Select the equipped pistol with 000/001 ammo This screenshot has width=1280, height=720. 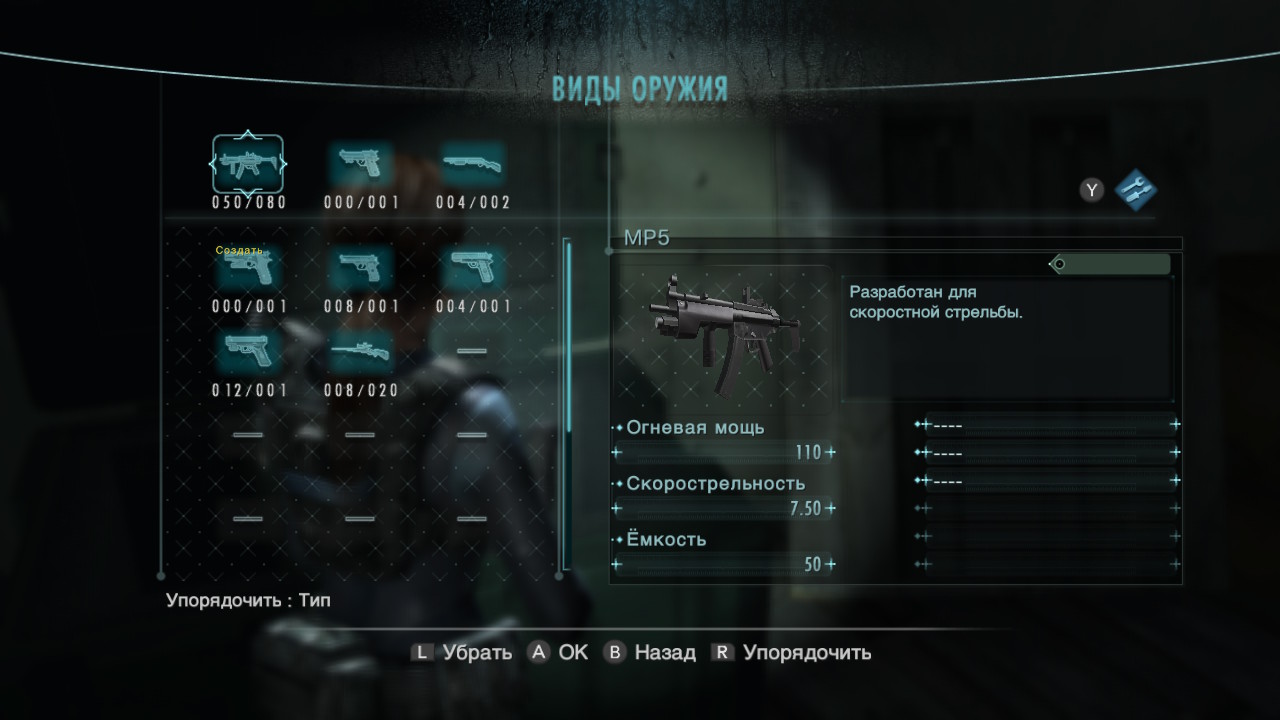[x=360, y=163]
